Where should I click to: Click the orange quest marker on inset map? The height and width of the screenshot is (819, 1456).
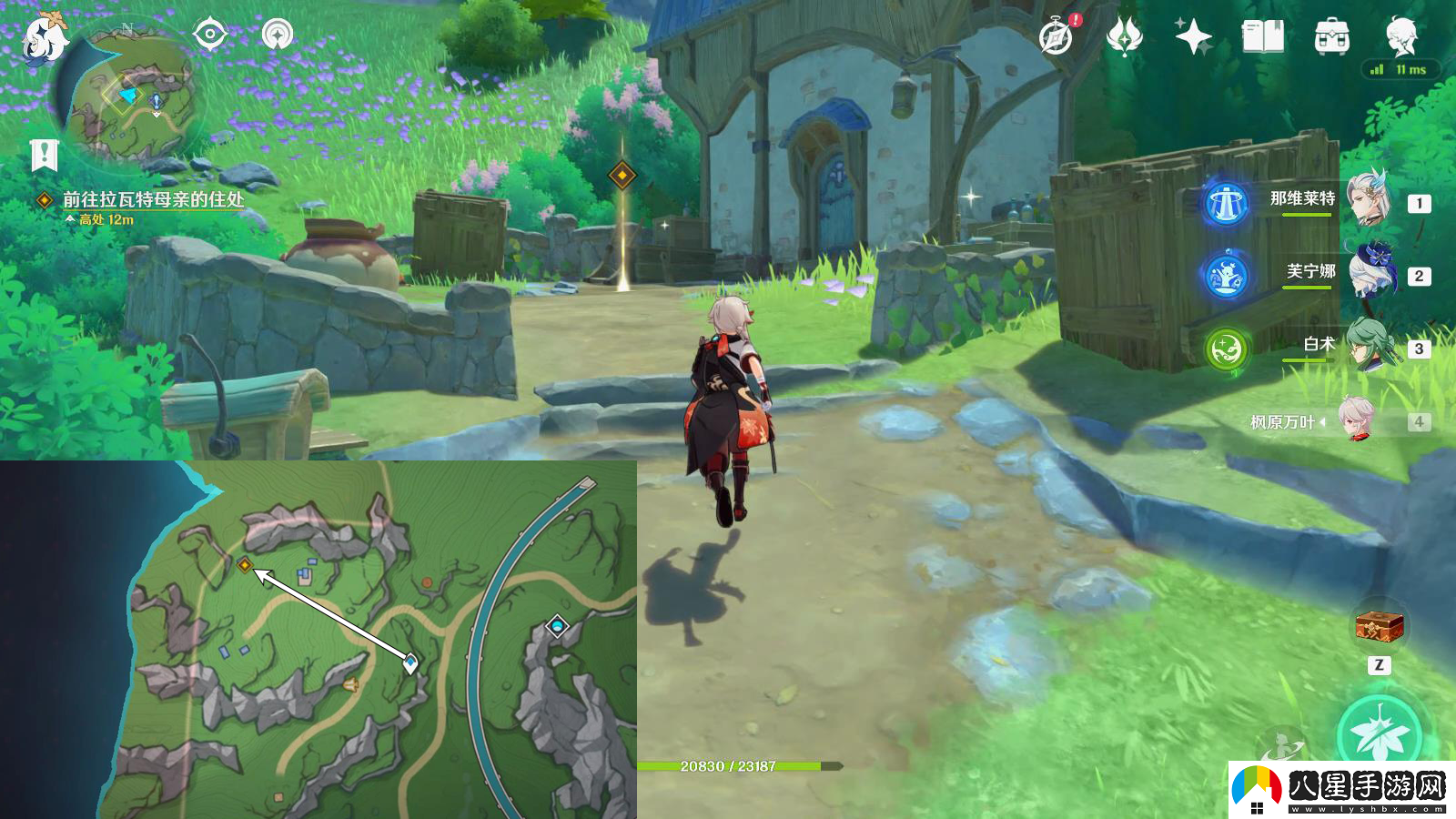pos(245,565)
